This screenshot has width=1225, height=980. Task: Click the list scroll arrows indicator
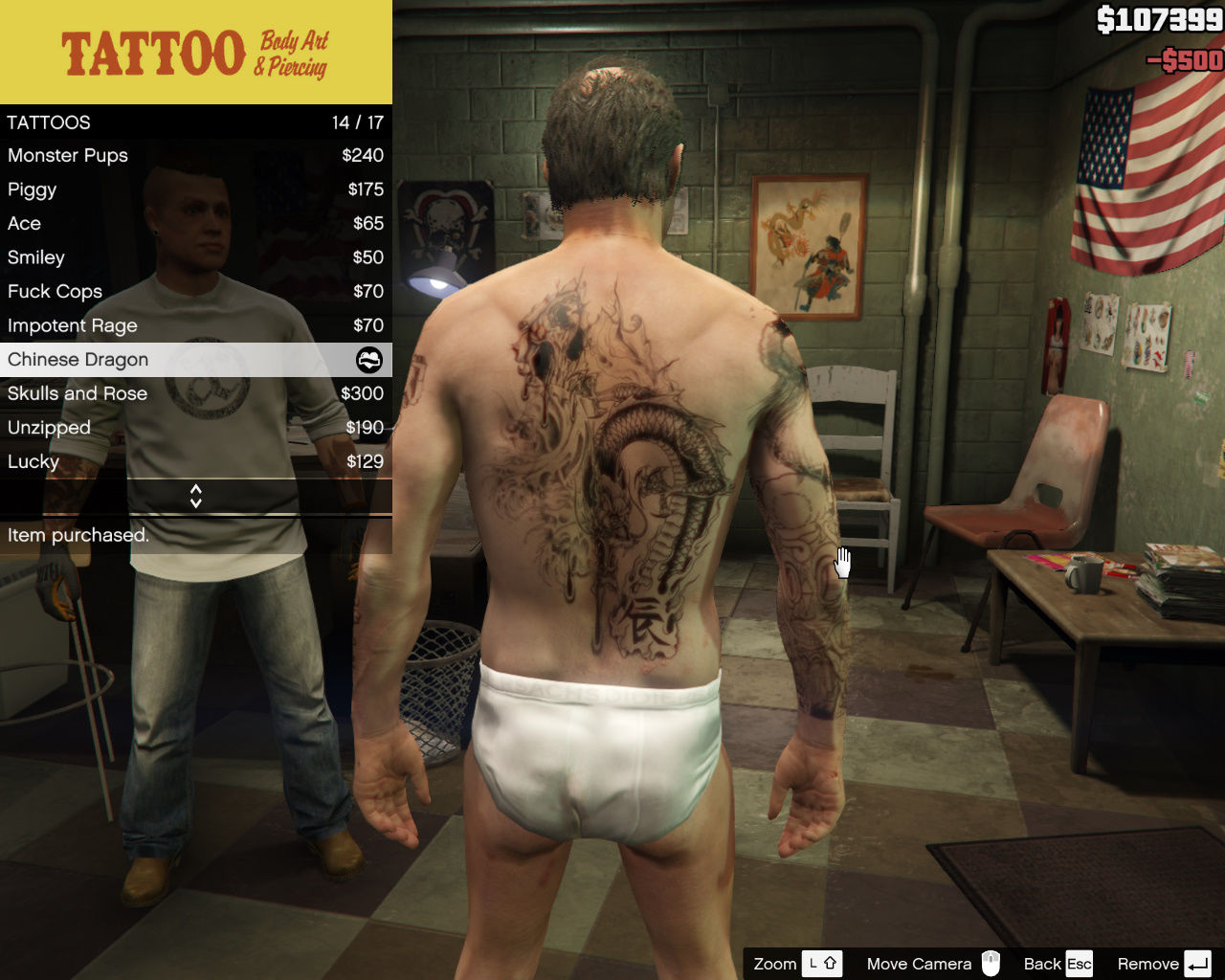pyautogui.click(x=195, y=496)
